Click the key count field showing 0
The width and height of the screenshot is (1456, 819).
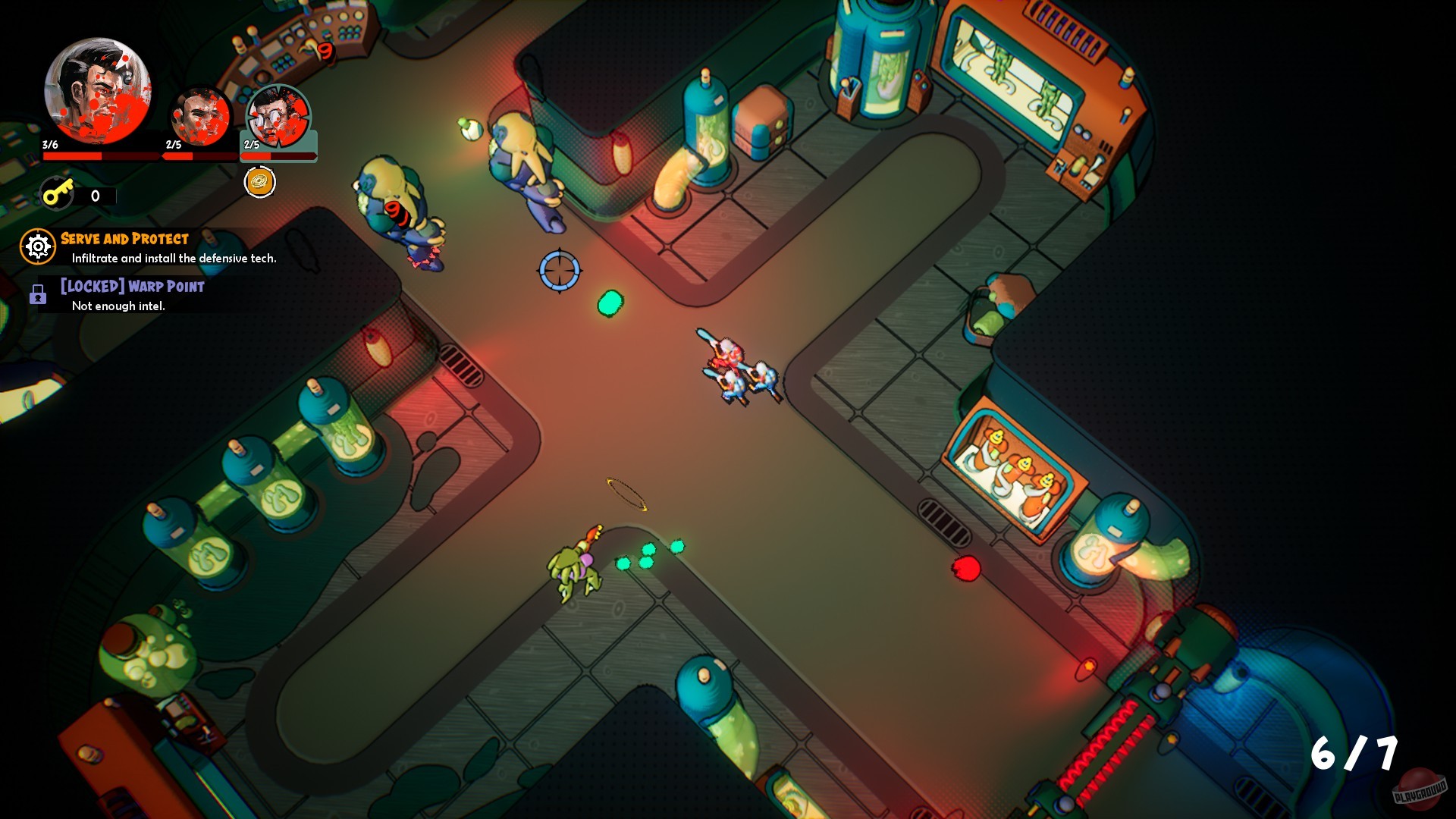pyautogui.click(x=94, y=195)
